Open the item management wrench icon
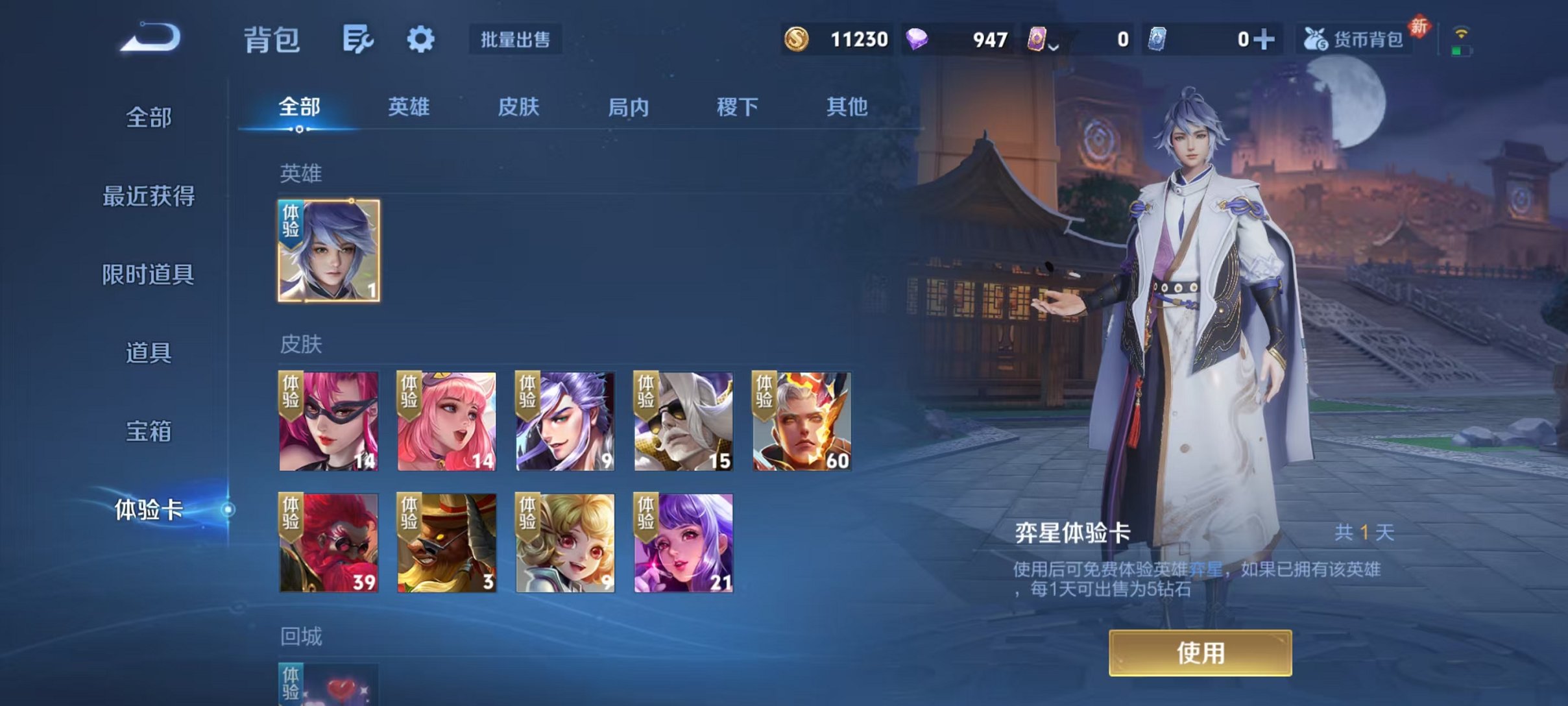 357,39
